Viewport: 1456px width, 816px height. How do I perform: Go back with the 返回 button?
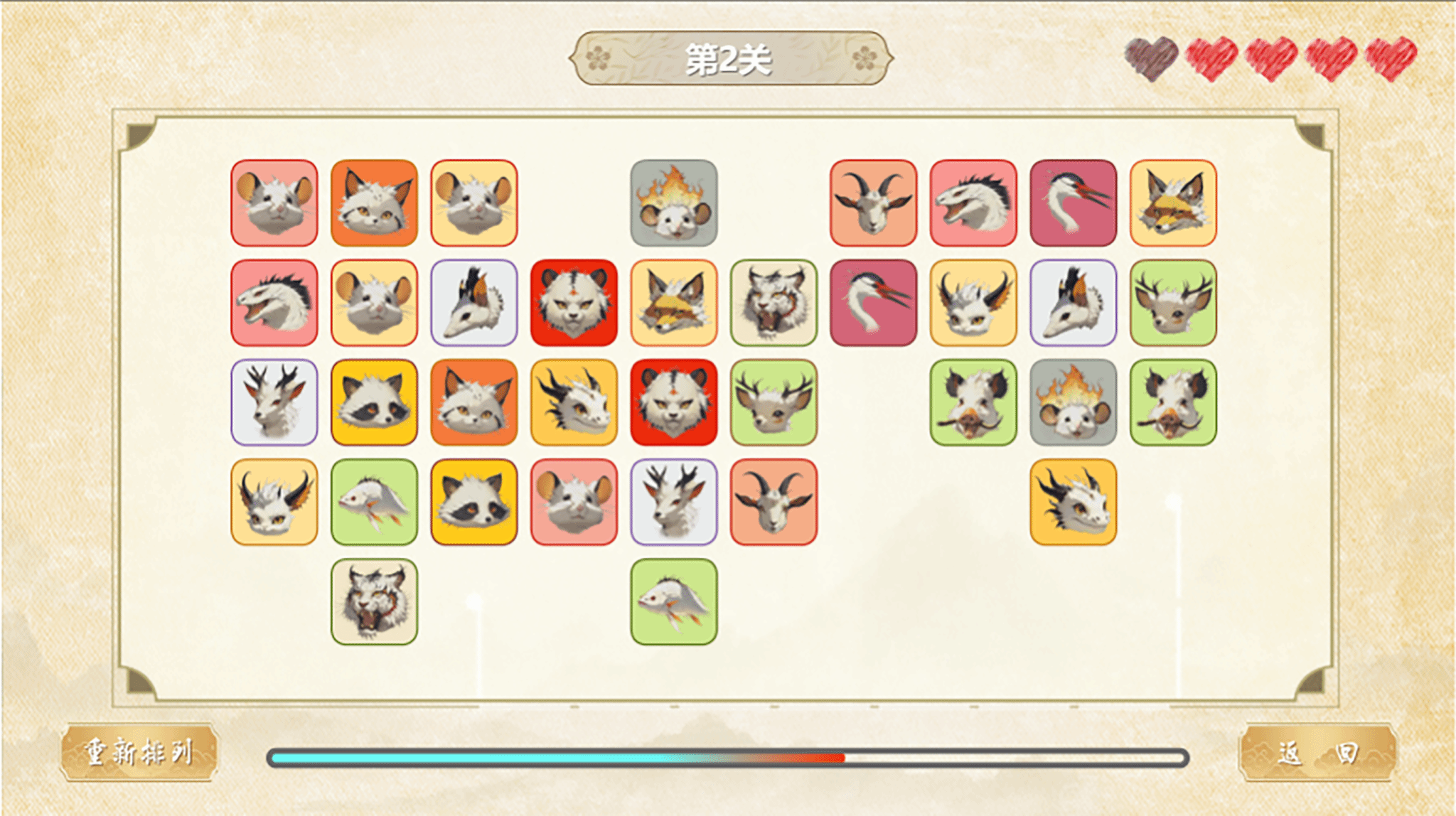[x=1317, y=752]
